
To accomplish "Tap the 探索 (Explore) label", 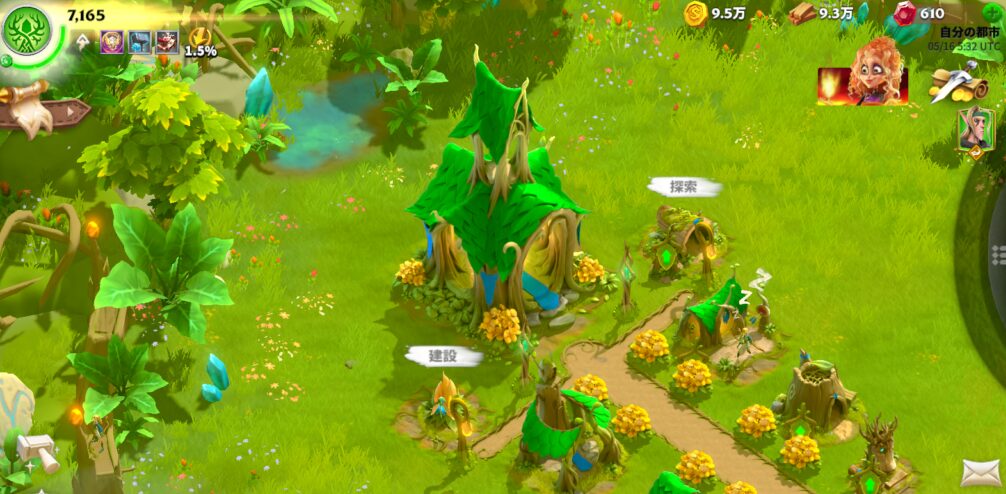I will coord(684,187).
